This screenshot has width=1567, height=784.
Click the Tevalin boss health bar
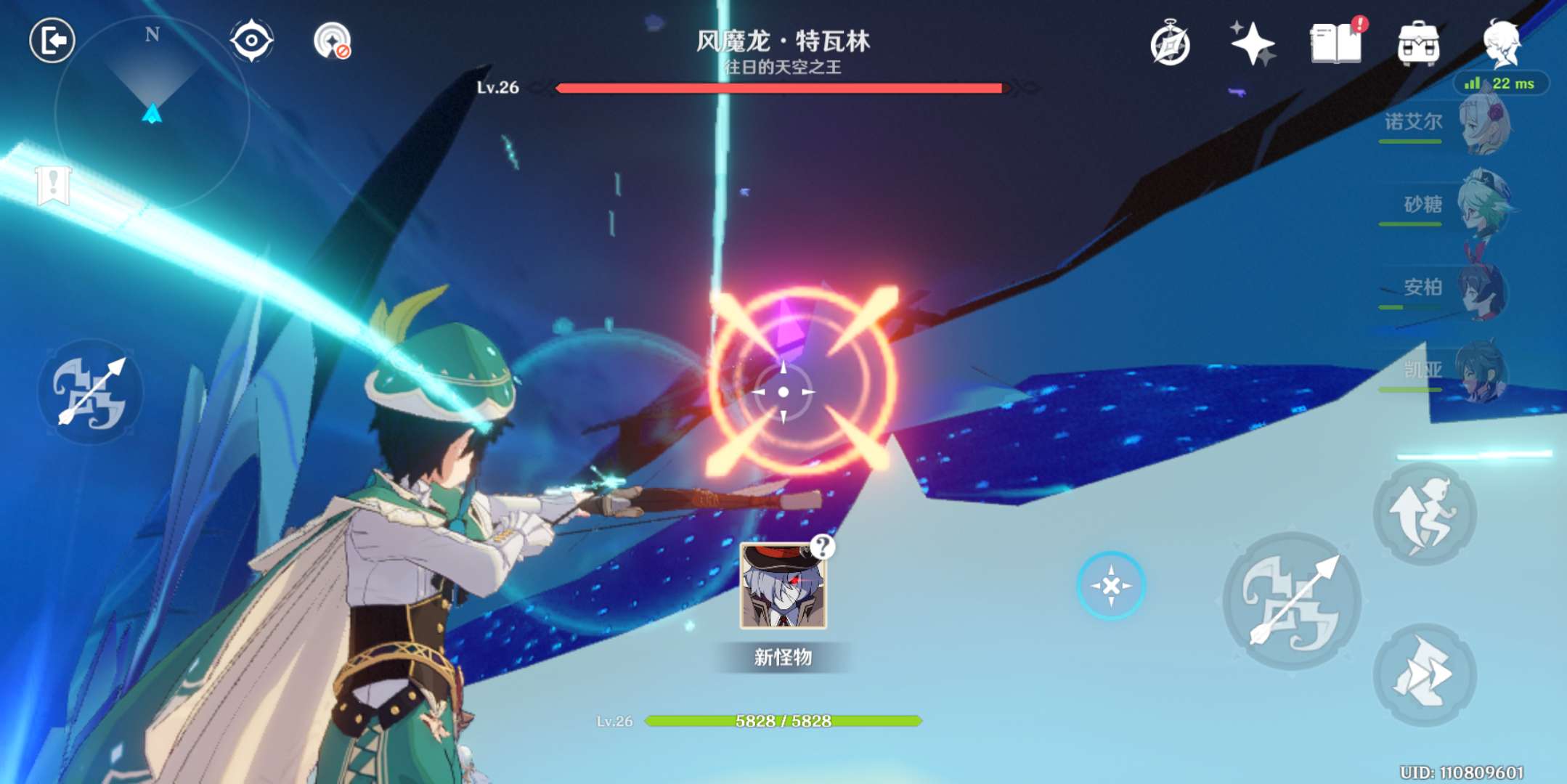click(781, 89)
